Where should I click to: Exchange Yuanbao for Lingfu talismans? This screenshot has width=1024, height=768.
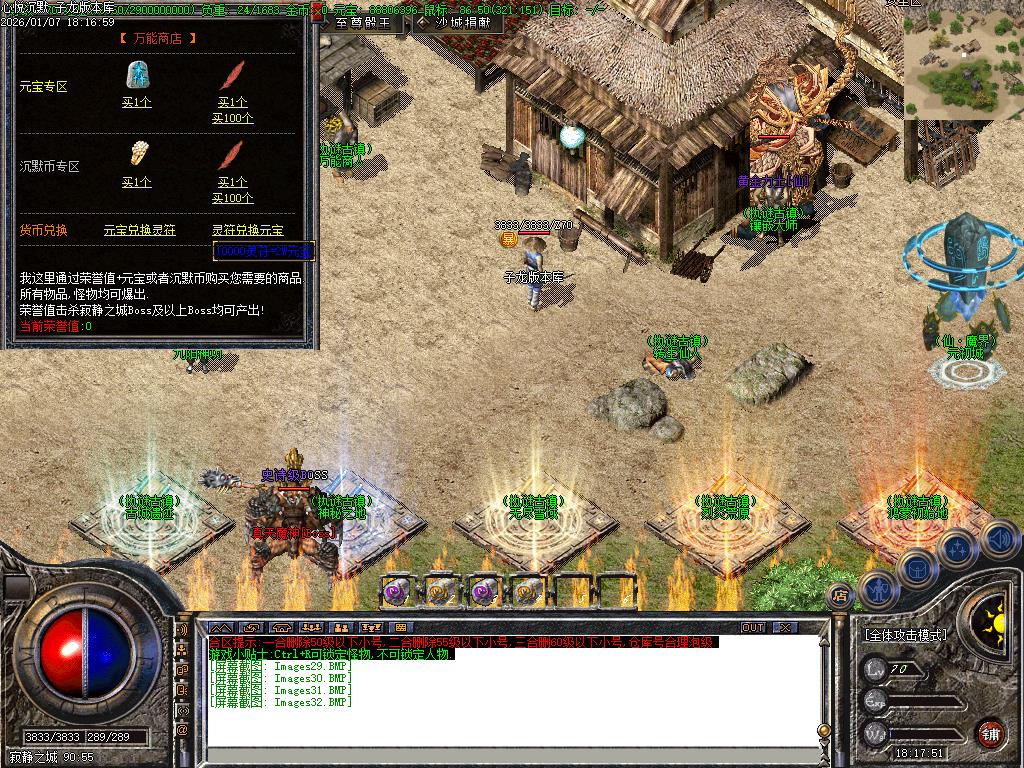tap(139, 230)
